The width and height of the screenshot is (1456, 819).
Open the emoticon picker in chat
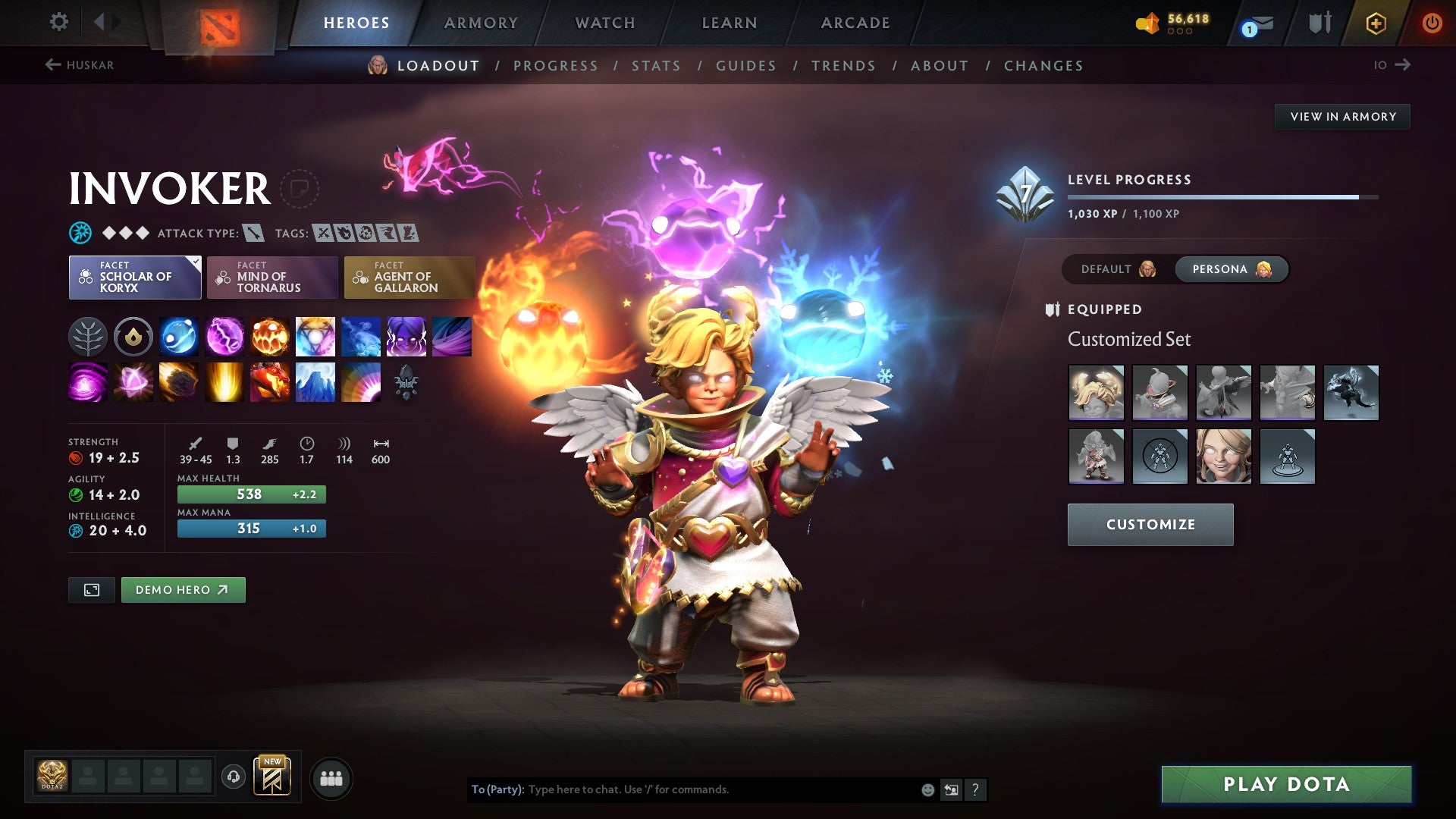pyautogui.click(x=927, y=789)
